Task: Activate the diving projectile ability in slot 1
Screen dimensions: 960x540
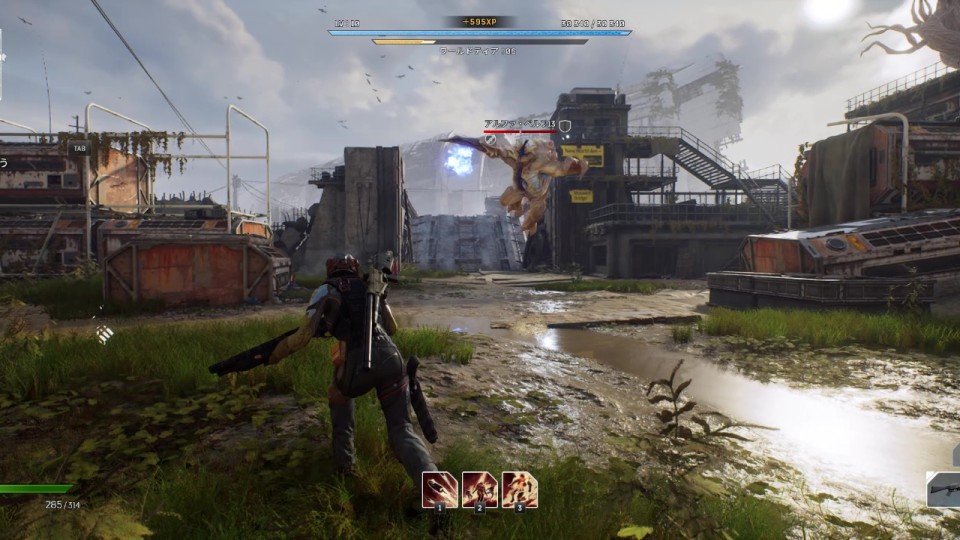Action: point(439,489)
